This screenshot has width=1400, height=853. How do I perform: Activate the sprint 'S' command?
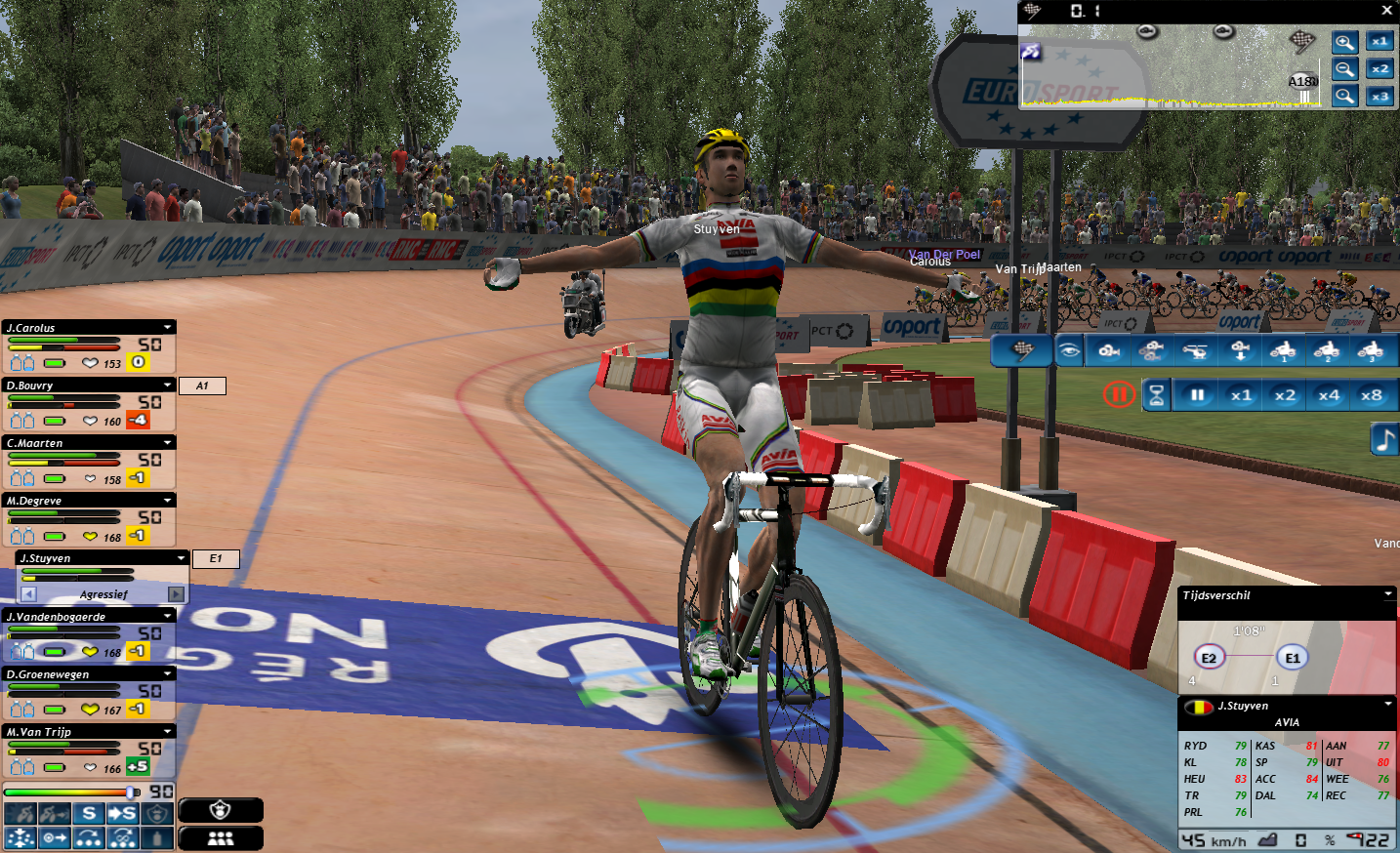[x=89, y=814]
